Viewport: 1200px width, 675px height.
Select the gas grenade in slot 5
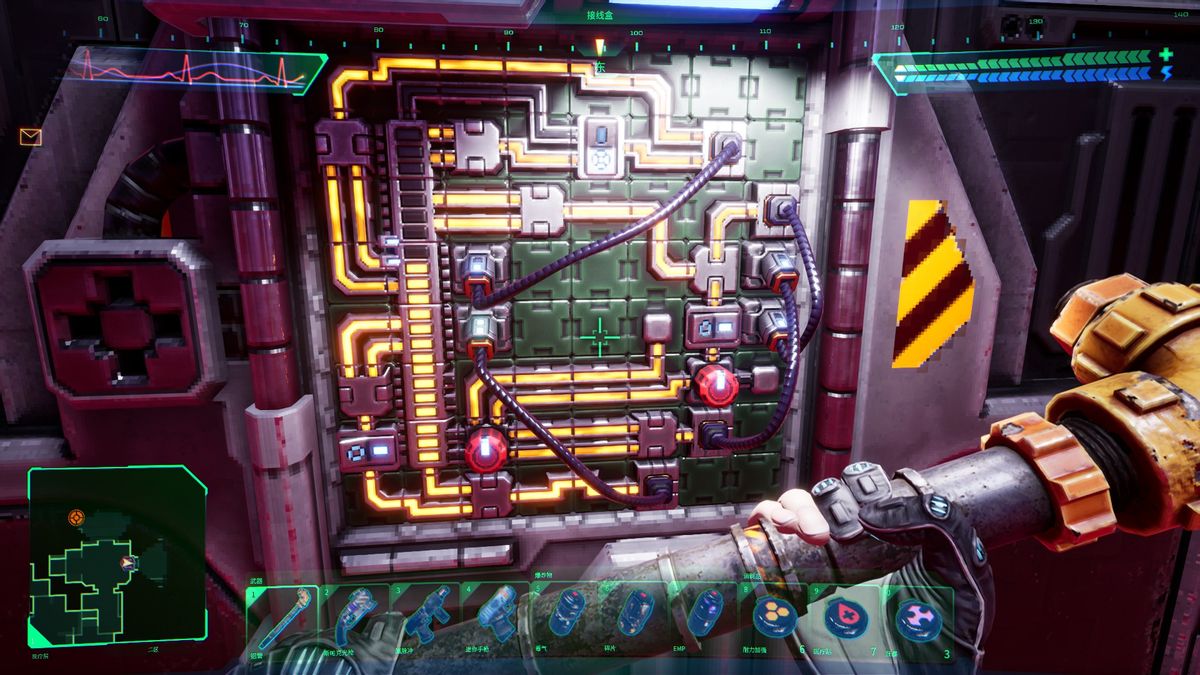click(x=568, y=614)
